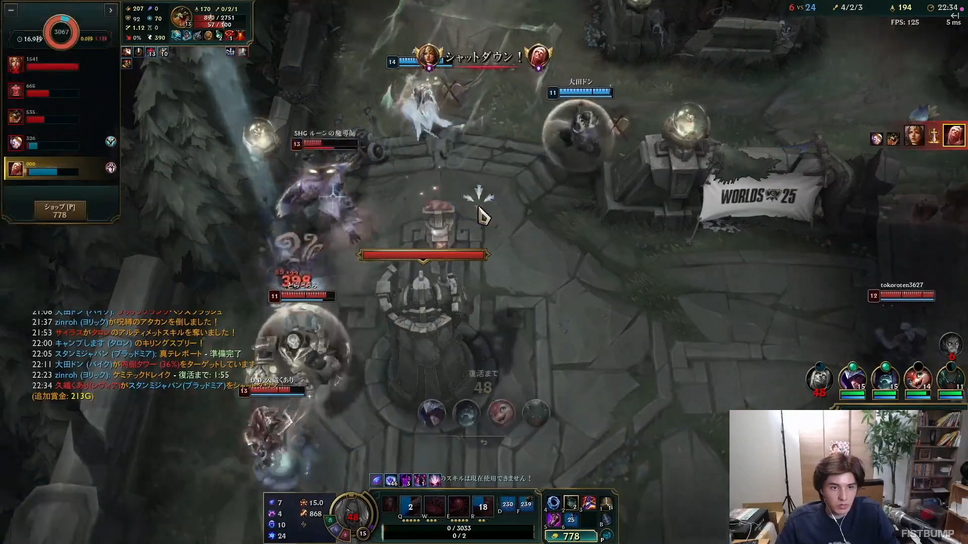Activate the W ability icon
This screenshot has height=544, width=968.
(434, 507)
